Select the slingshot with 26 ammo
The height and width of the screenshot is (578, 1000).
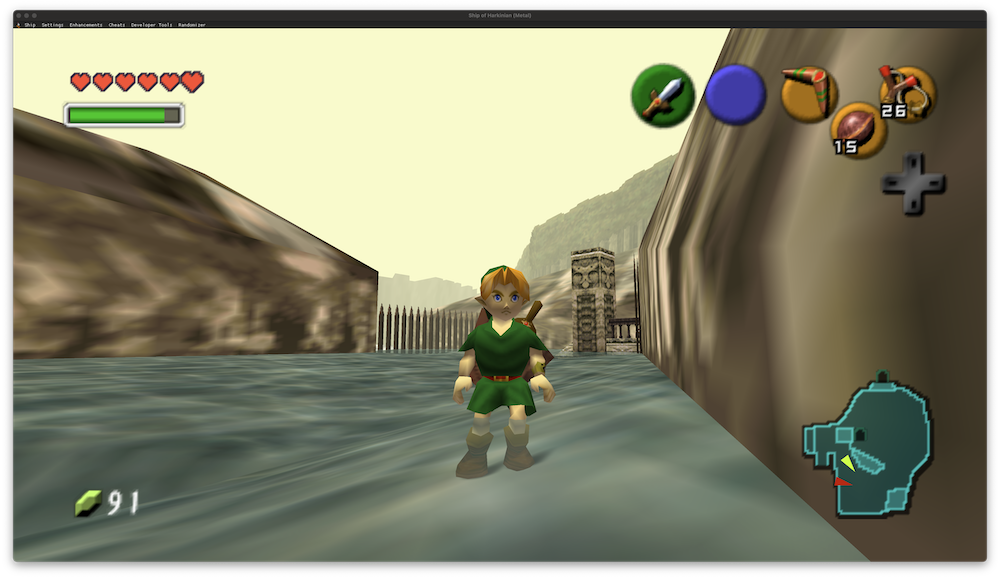point(906,93)
